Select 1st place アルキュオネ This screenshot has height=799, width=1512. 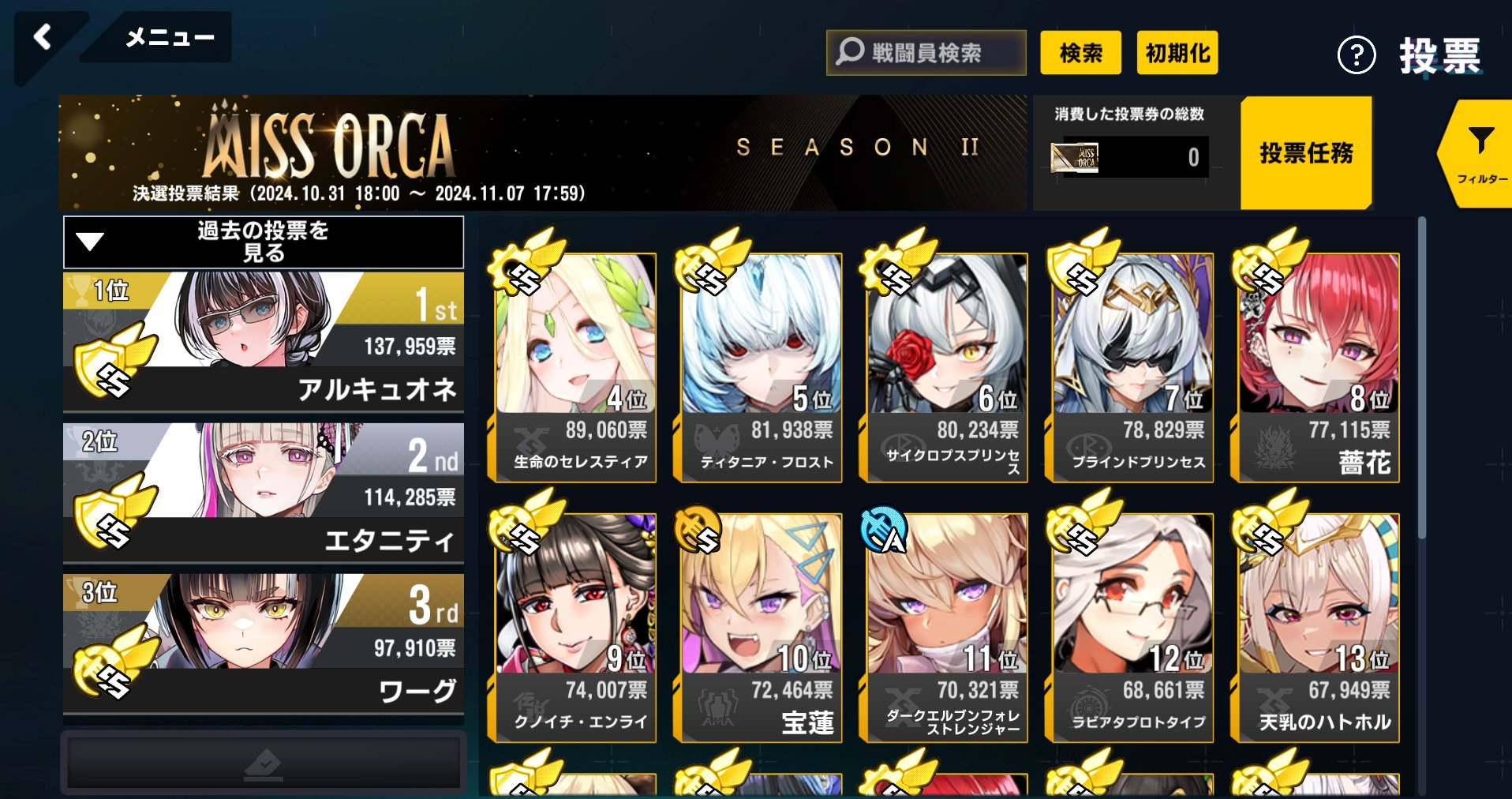pos(263,341)
